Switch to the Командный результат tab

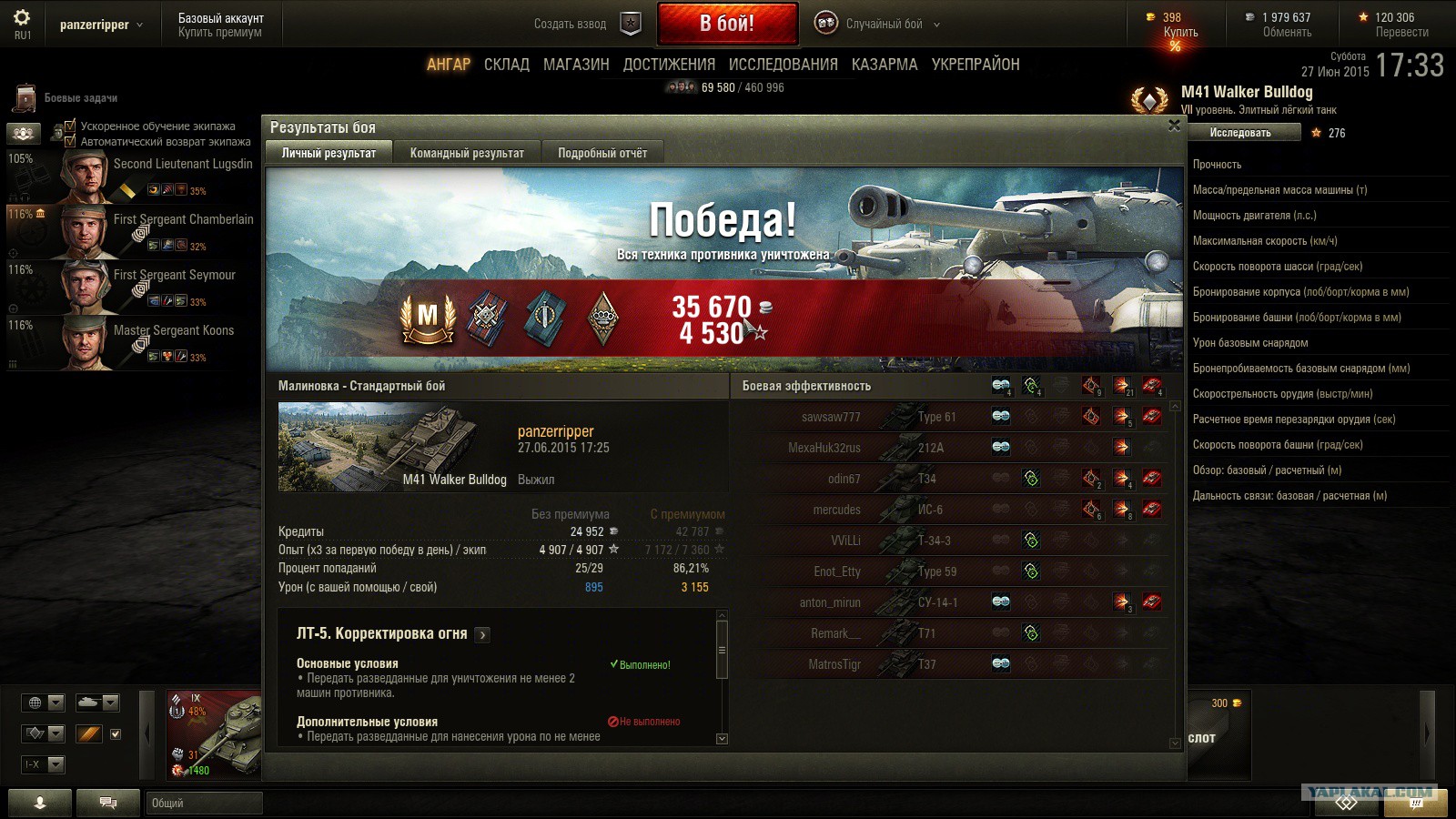click(467, 153)
